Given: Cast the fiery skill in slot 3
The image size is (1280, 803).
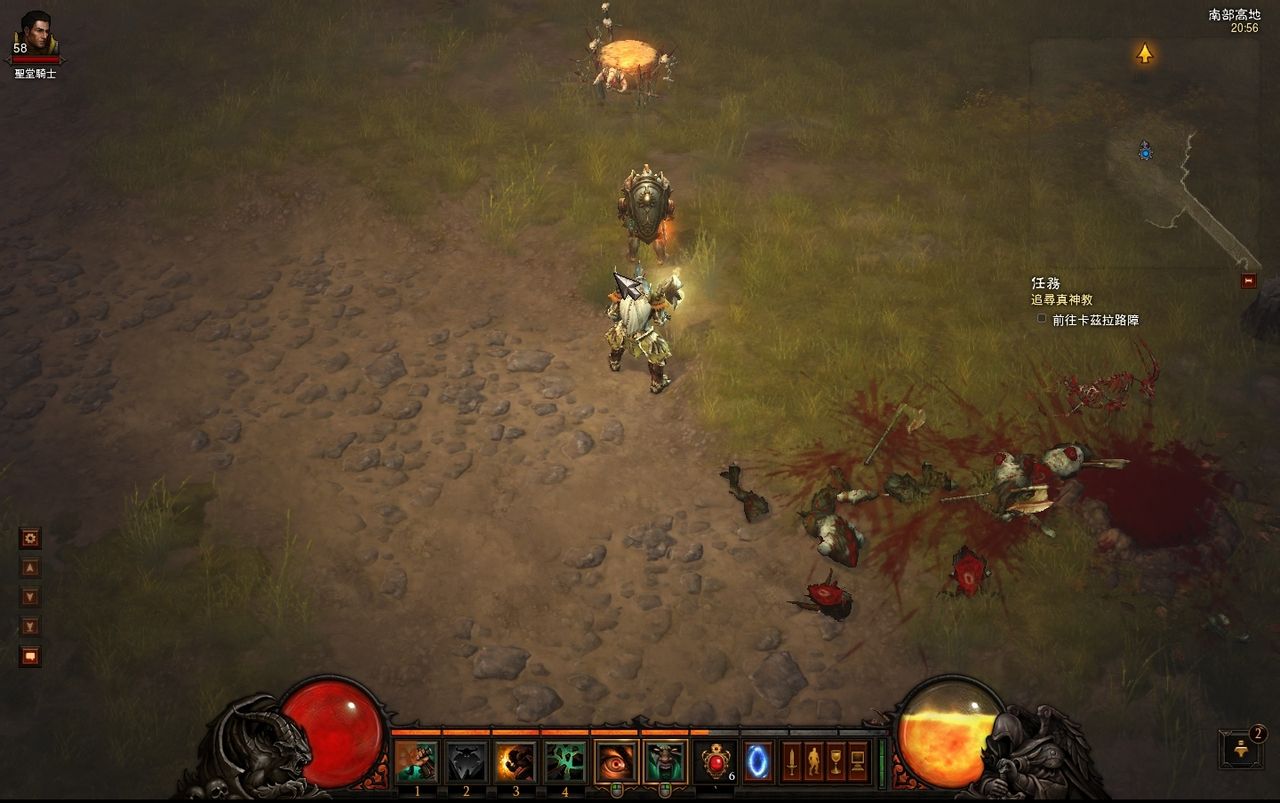Looking at the screenshot, I should pos(516,762).
